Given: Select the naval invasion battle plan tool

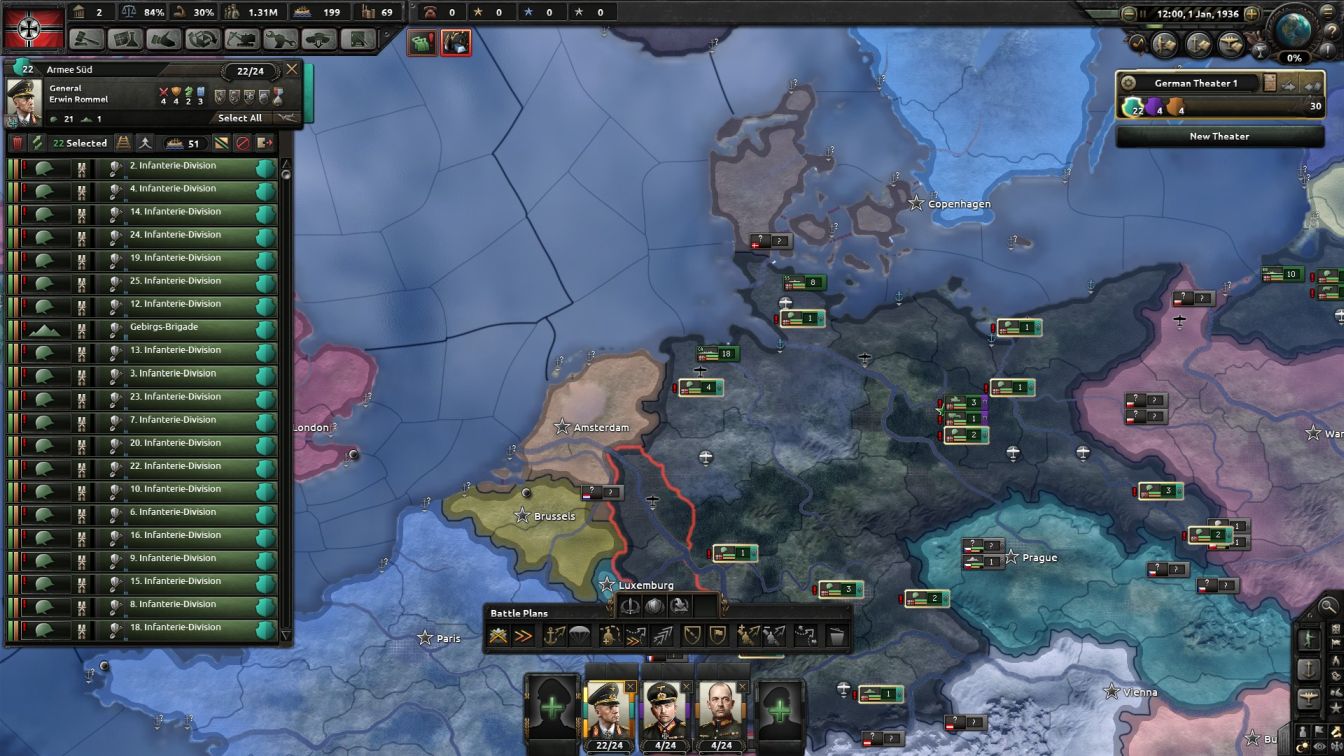Looking at the screenshot, I should (553, 635).
